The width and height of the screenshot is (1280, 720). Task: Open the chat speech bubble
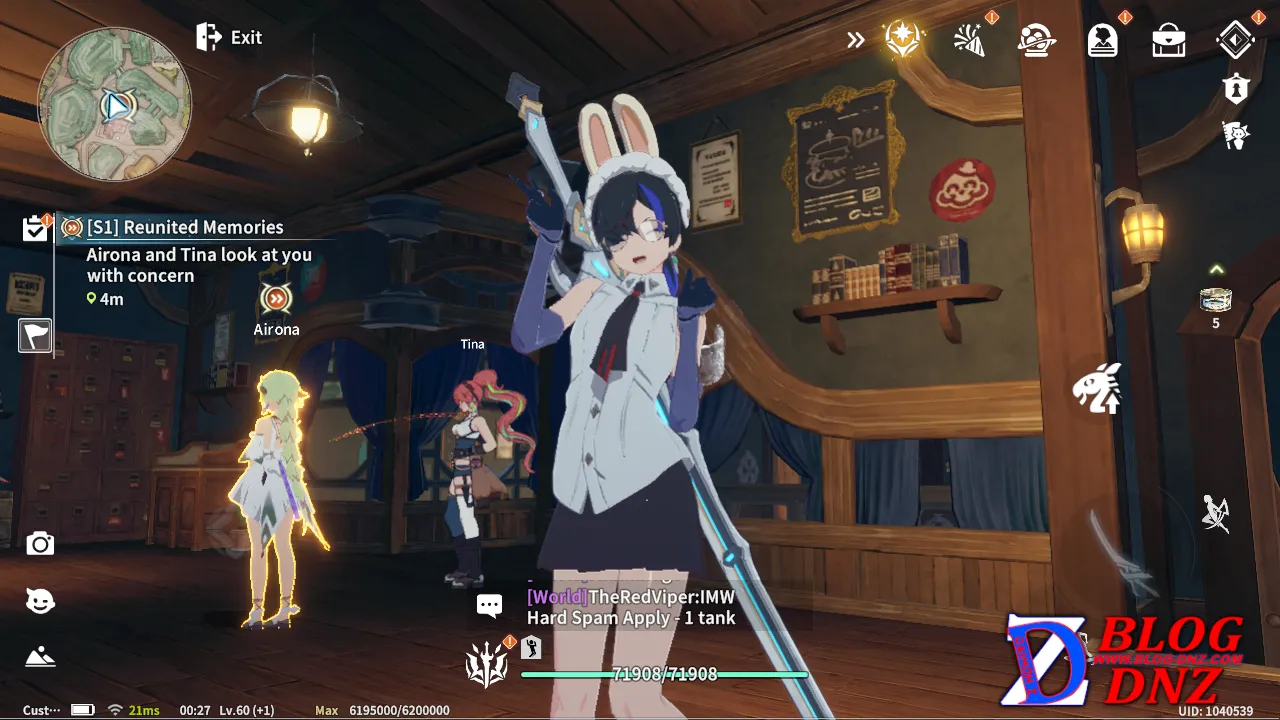pyautogui.click(x=489, y=606)
